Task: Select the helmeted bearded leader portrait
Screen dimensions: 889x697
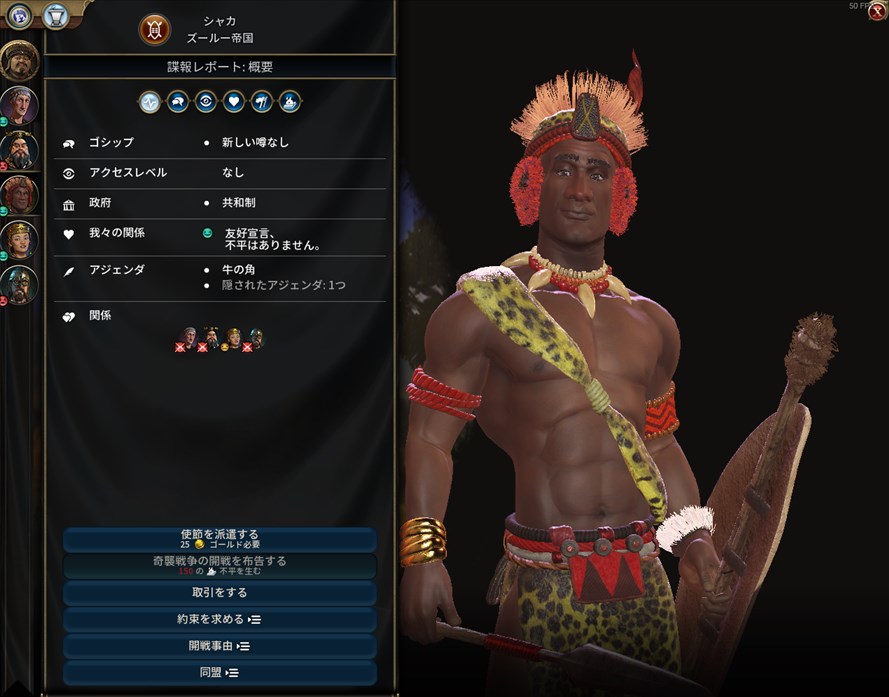Action: point(19,284)
